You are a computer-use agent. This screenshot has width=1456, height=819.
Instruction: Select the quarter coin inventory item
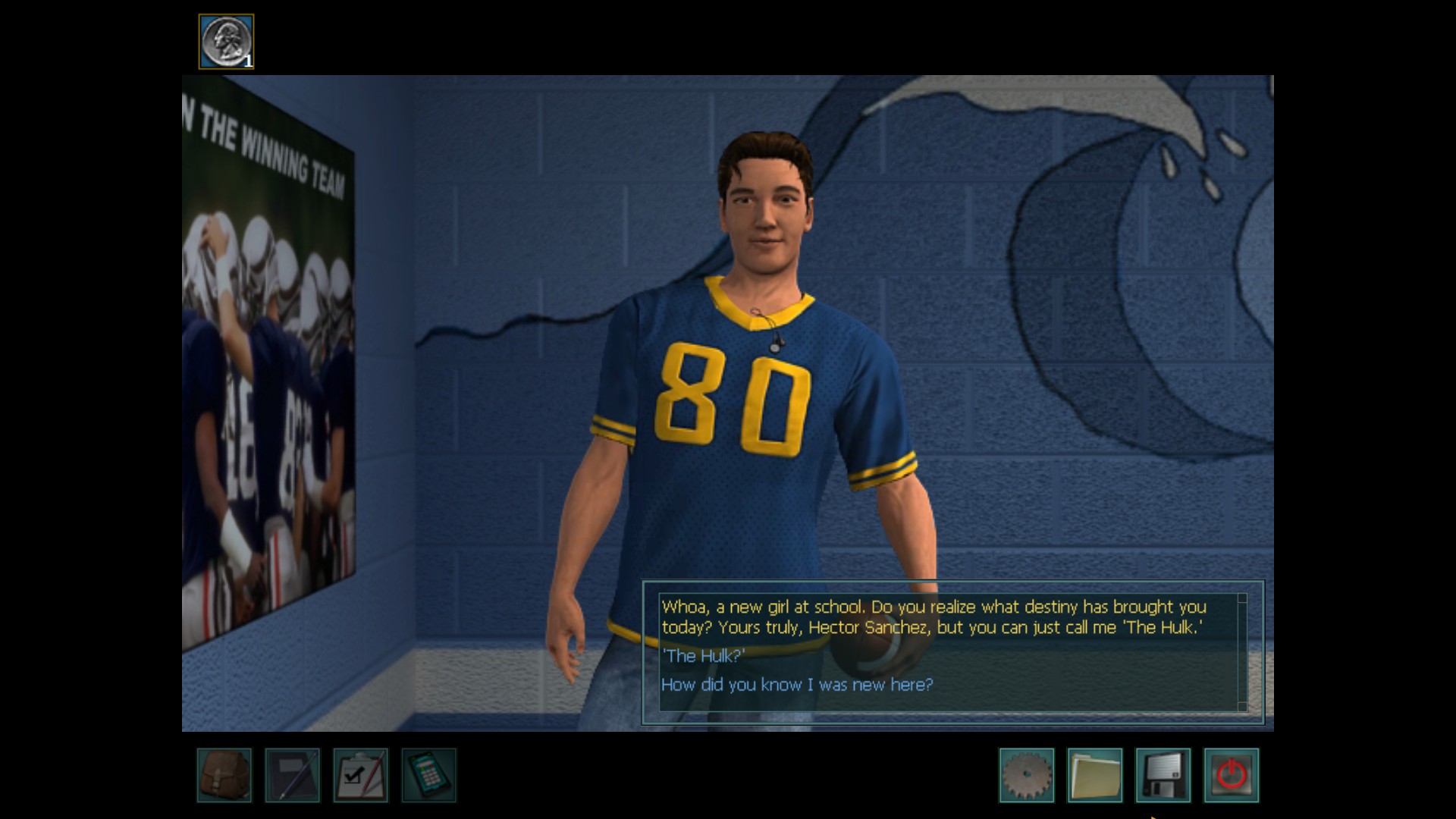[x=226, y=42]
